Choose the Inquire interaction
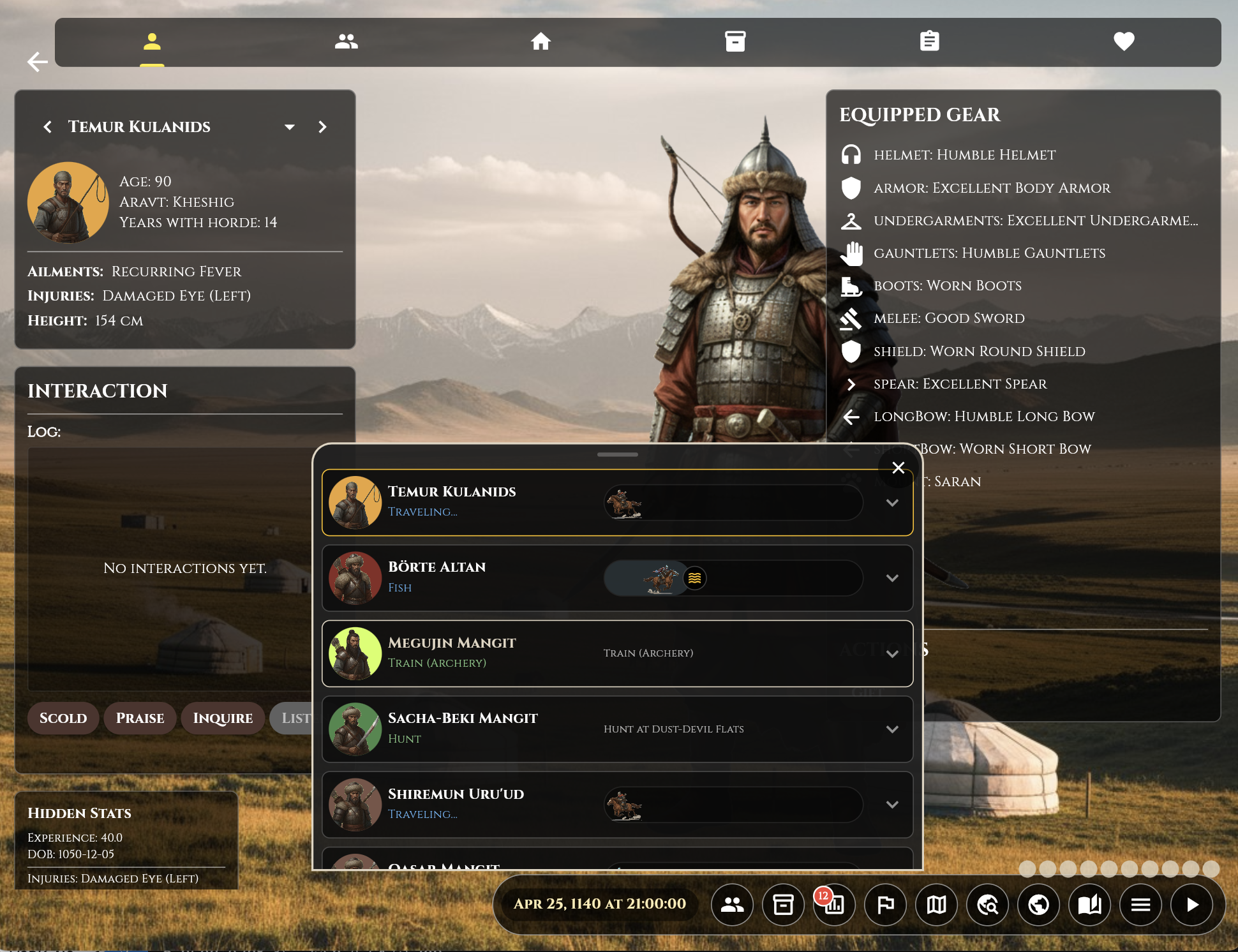Image resolution: width=1238 pixels, height=952 pixels. [223, 718]
